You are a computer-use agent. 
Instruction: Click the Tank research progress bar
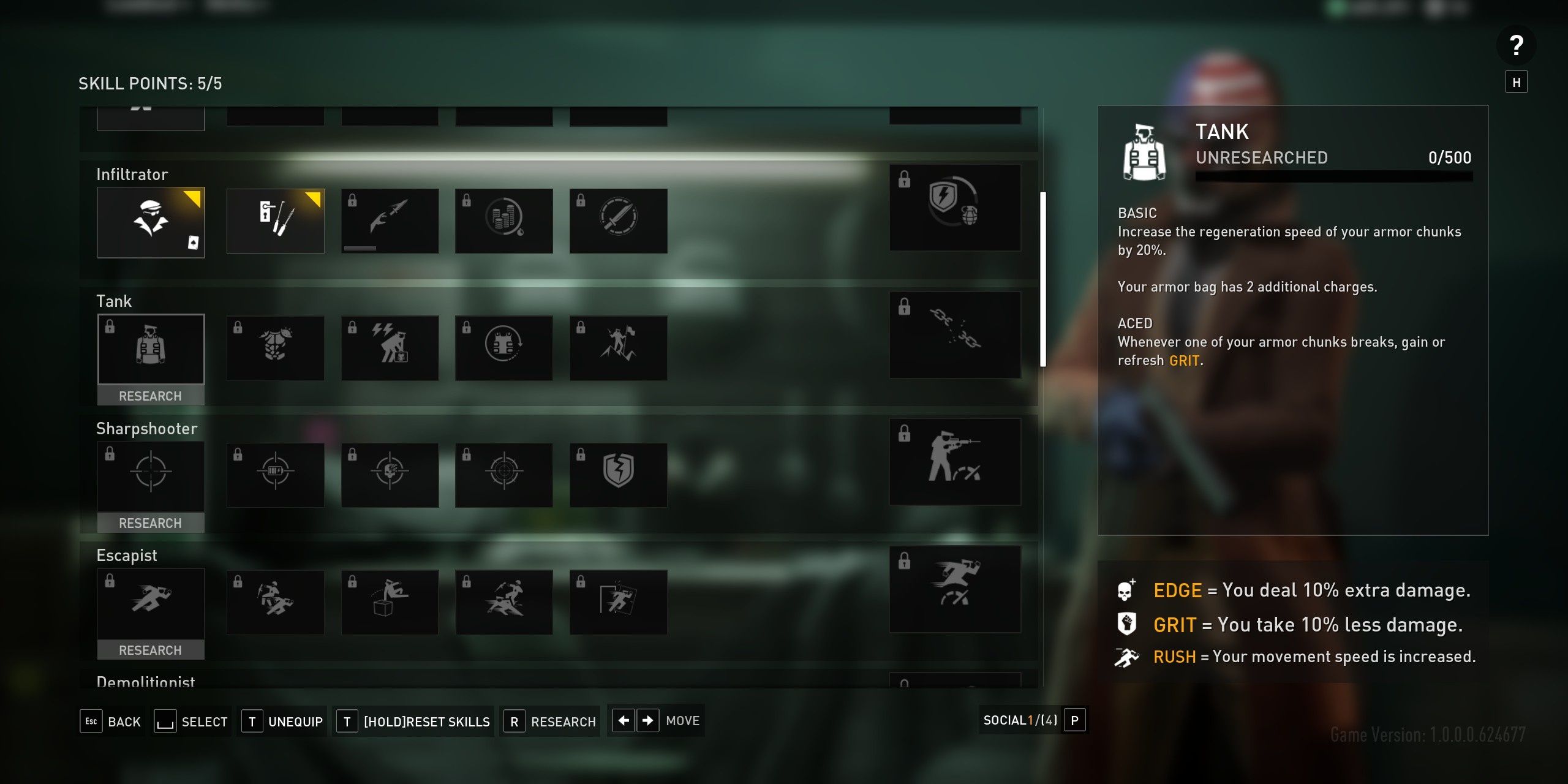pos(1333,178)
